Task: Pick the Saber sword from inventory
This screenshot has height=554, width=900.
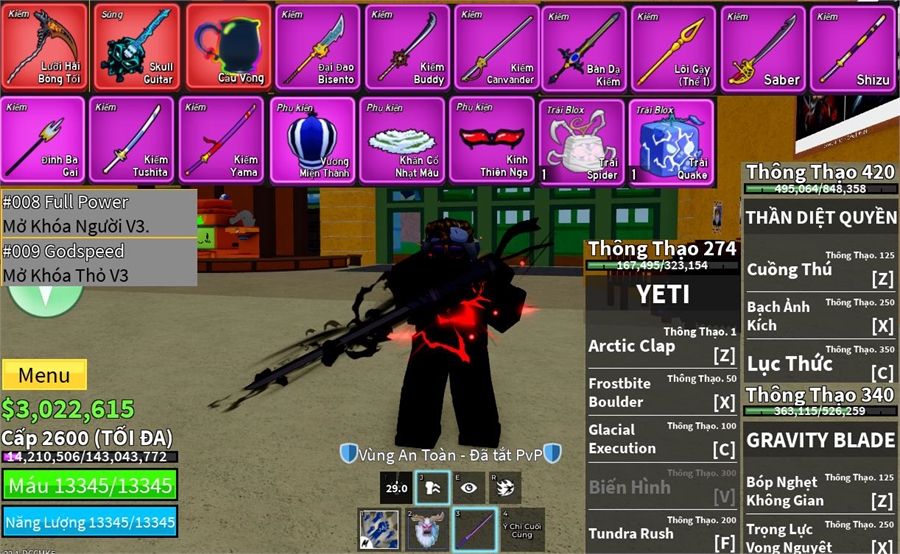Action: coord(763,47)
